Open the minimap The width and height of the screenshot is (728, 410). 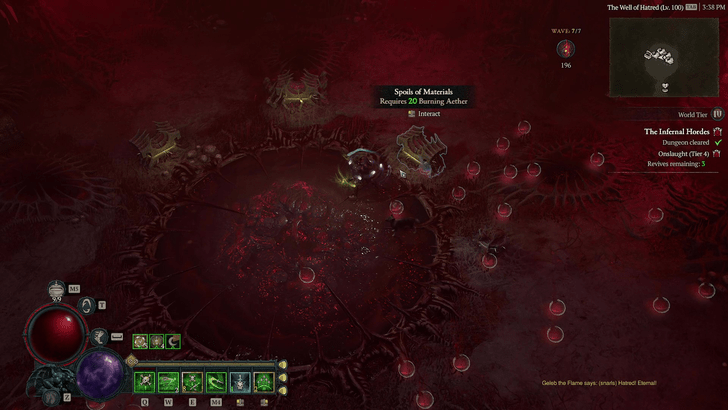click(666, 57)
